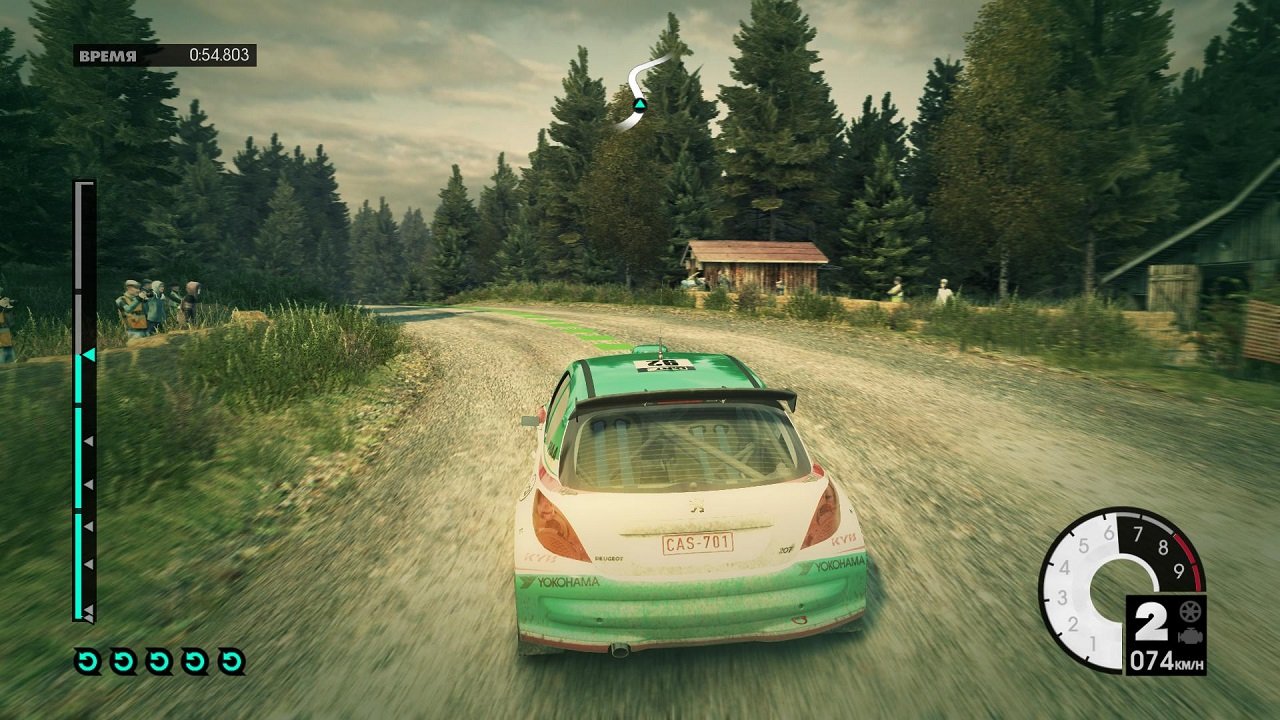The height and width of the screenshot is (720, 1280).
Task: Click the engine damage indicator icon
Action: (1190, 637)
